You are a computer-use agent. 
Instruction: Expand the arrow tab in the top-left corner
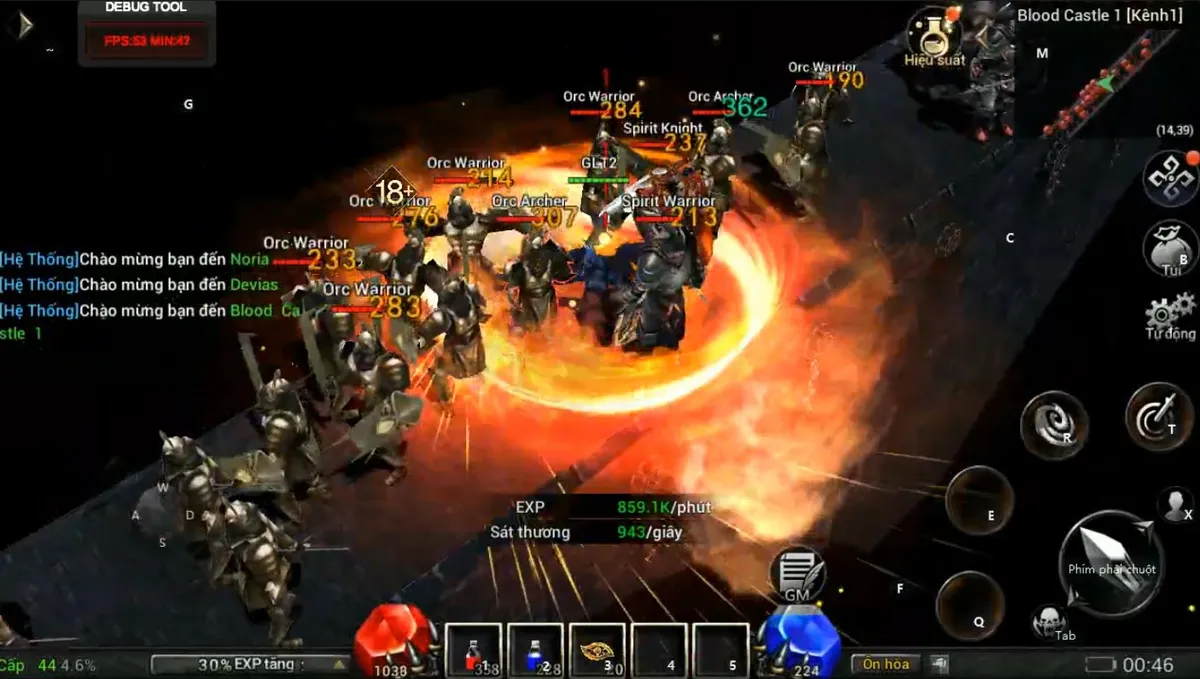pyautogui.click(x=19, y=24)
